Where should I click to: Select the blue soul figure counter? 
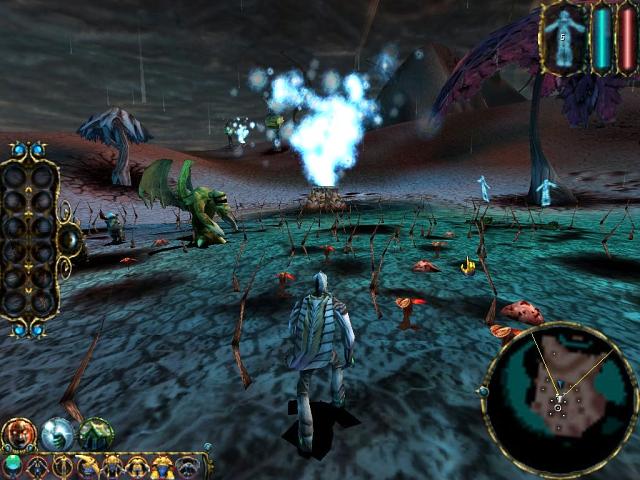[x=564, y=37]
